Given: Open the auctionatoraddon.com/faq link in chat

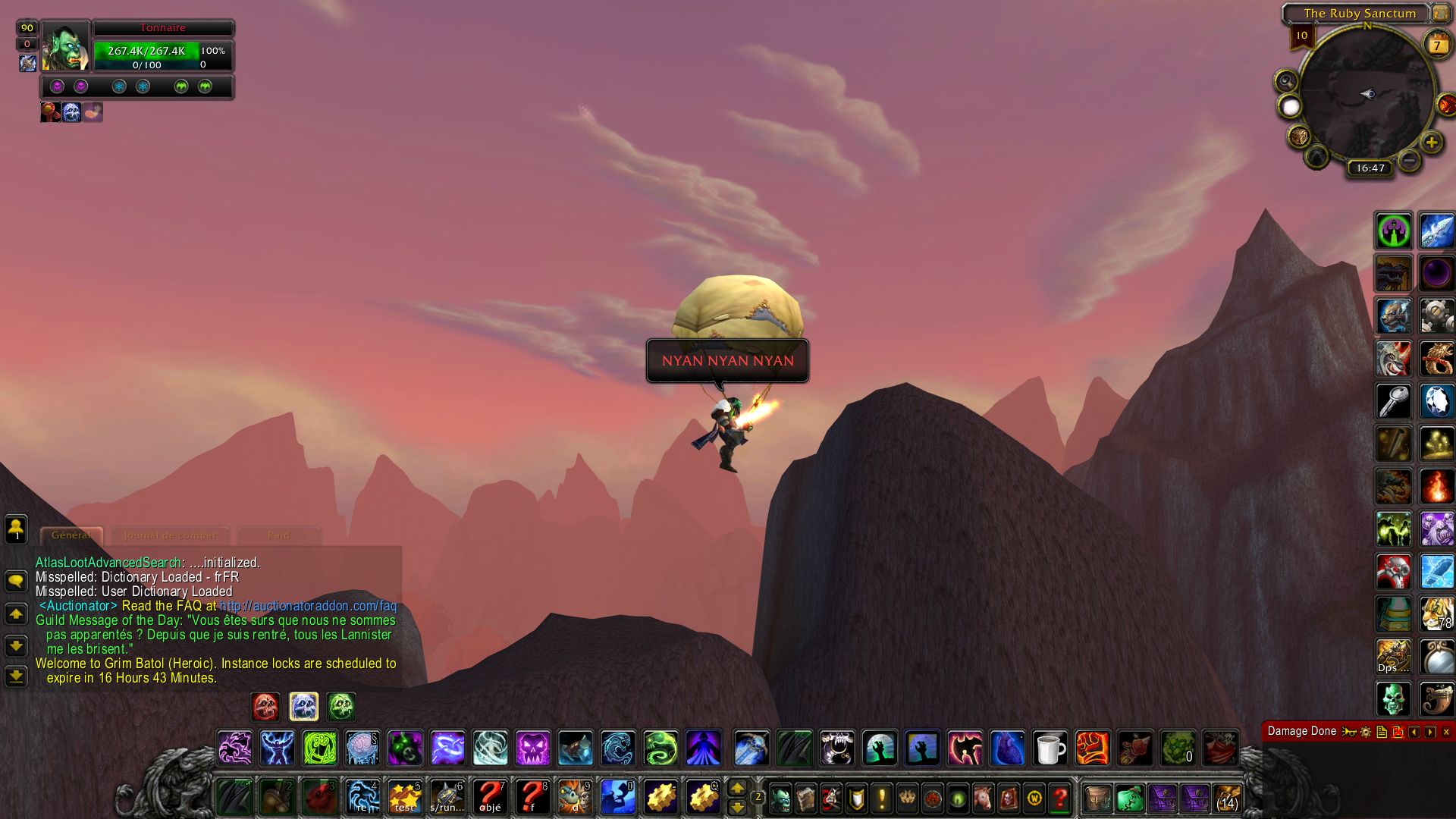Looking at the screenshot, I should pos(308,606).
